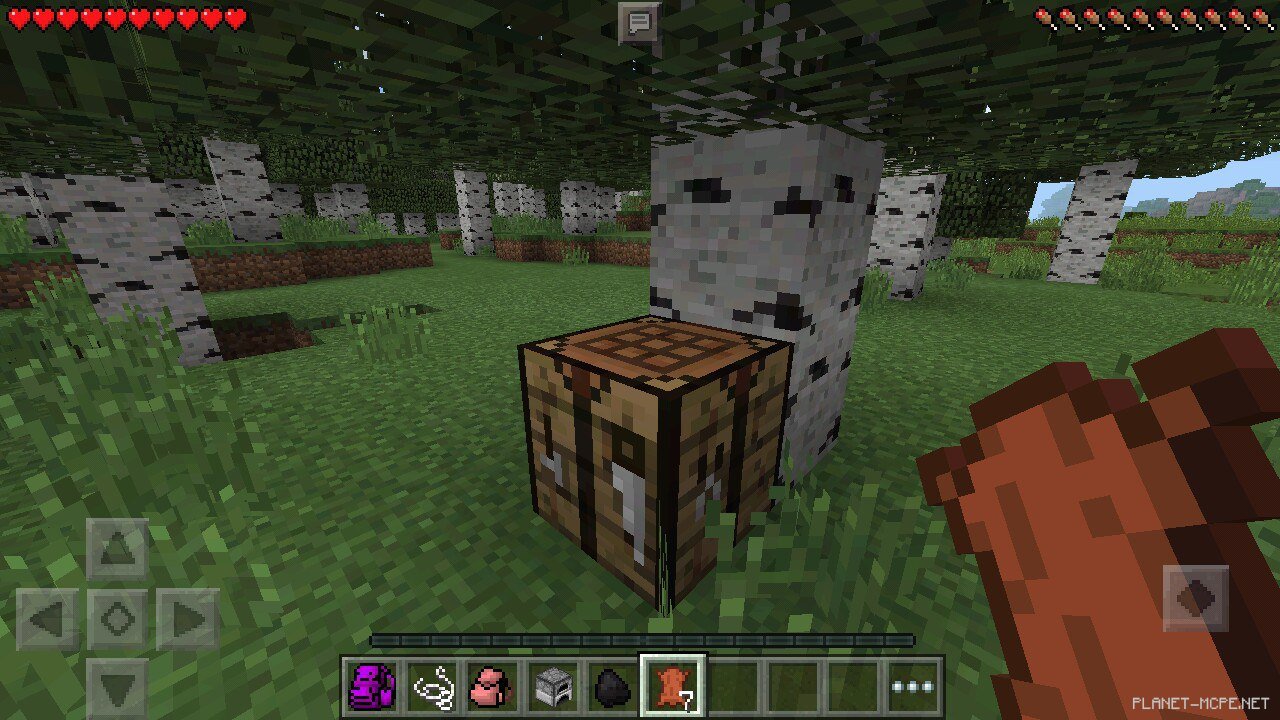This screenshot has width=1280, height=720.
Task: Select the purple backpack hotbar slot
Action: point(372,687)
